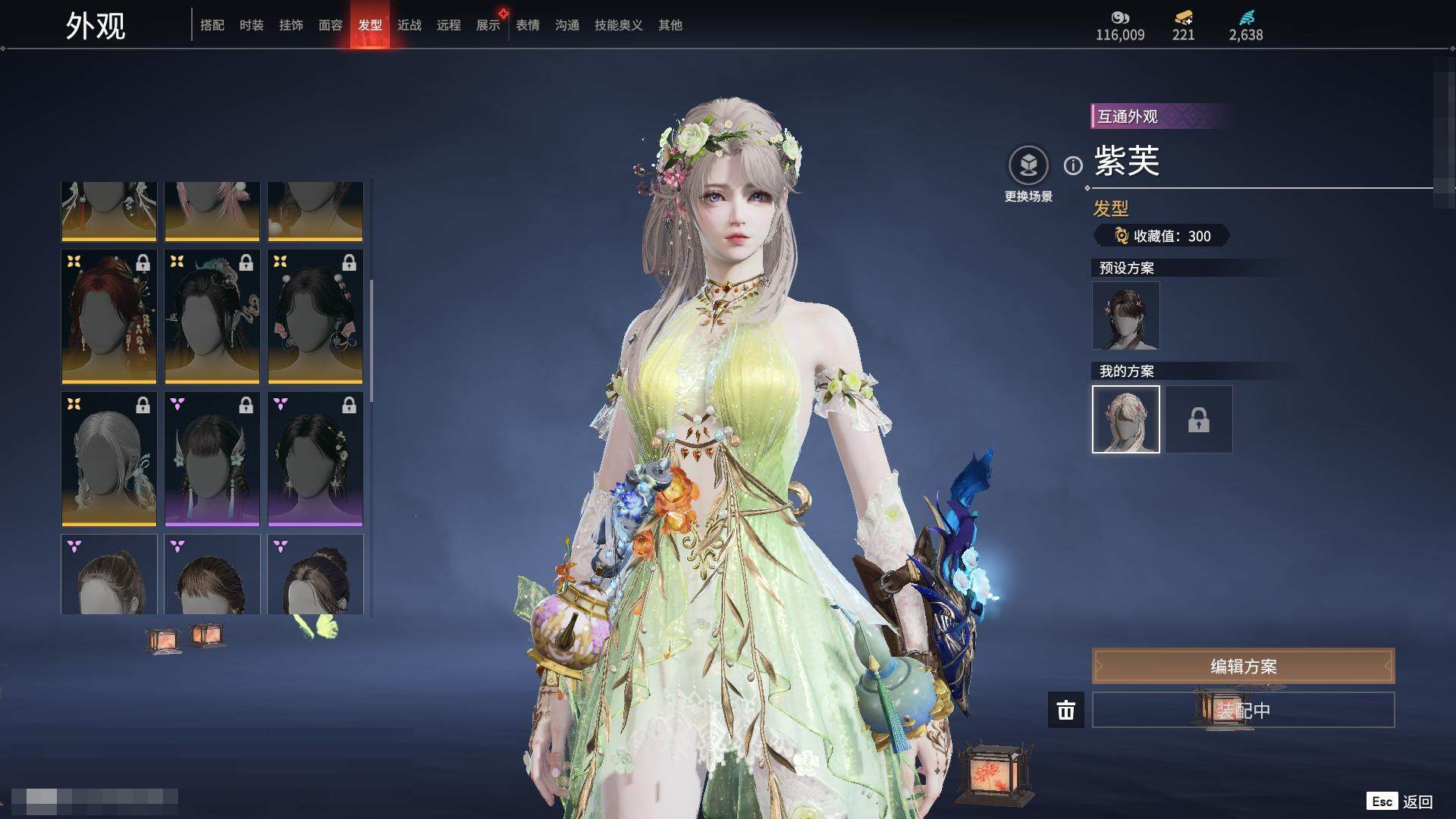Open the 时装 tab
The height and width of the screenshot is (819, 1456).
(x=252, y=25)
